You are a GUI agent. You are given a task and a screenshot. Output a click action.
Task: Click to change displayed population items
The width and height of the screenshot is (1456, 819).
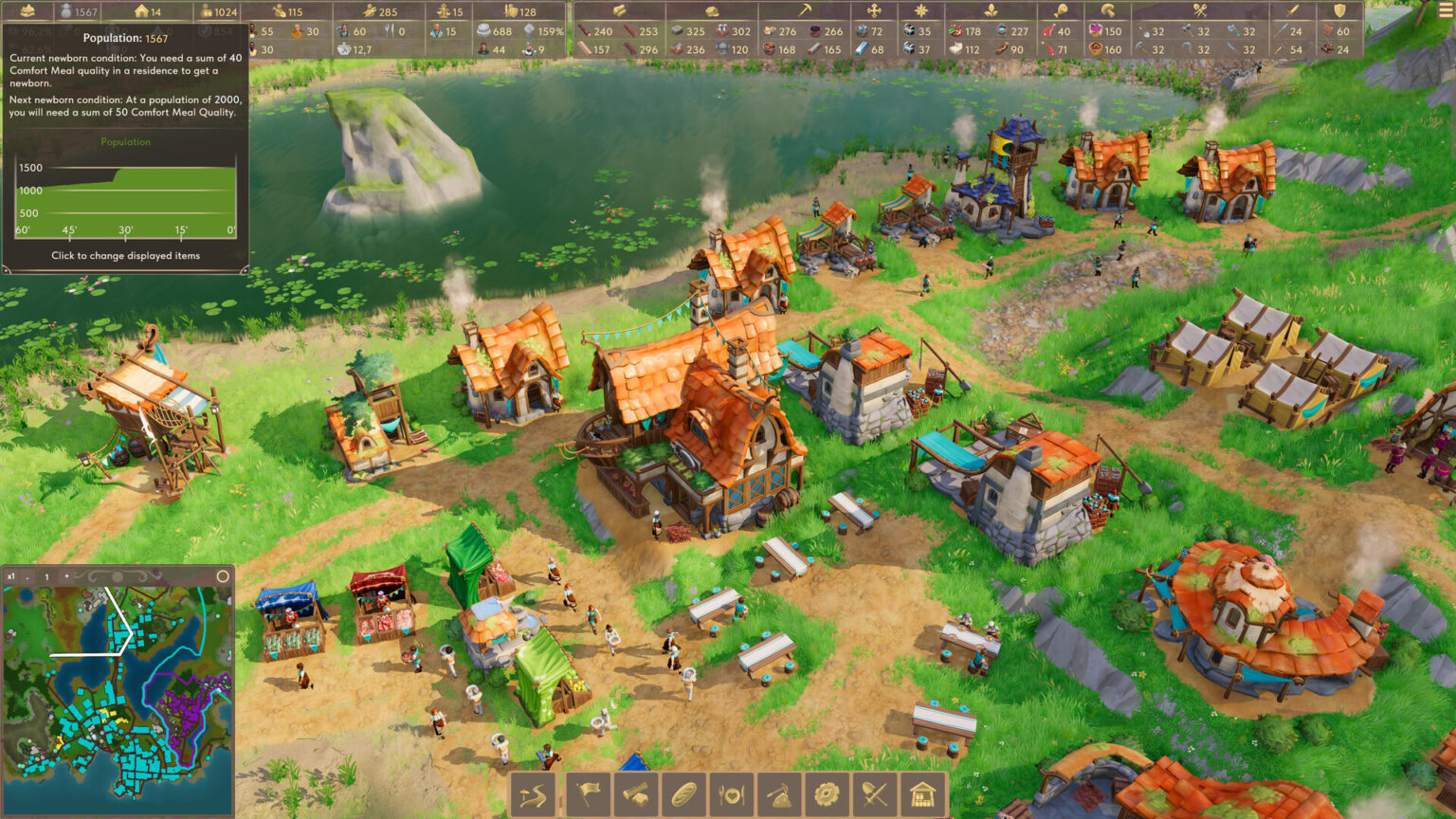pyautogui.click(x=124, y=255)
